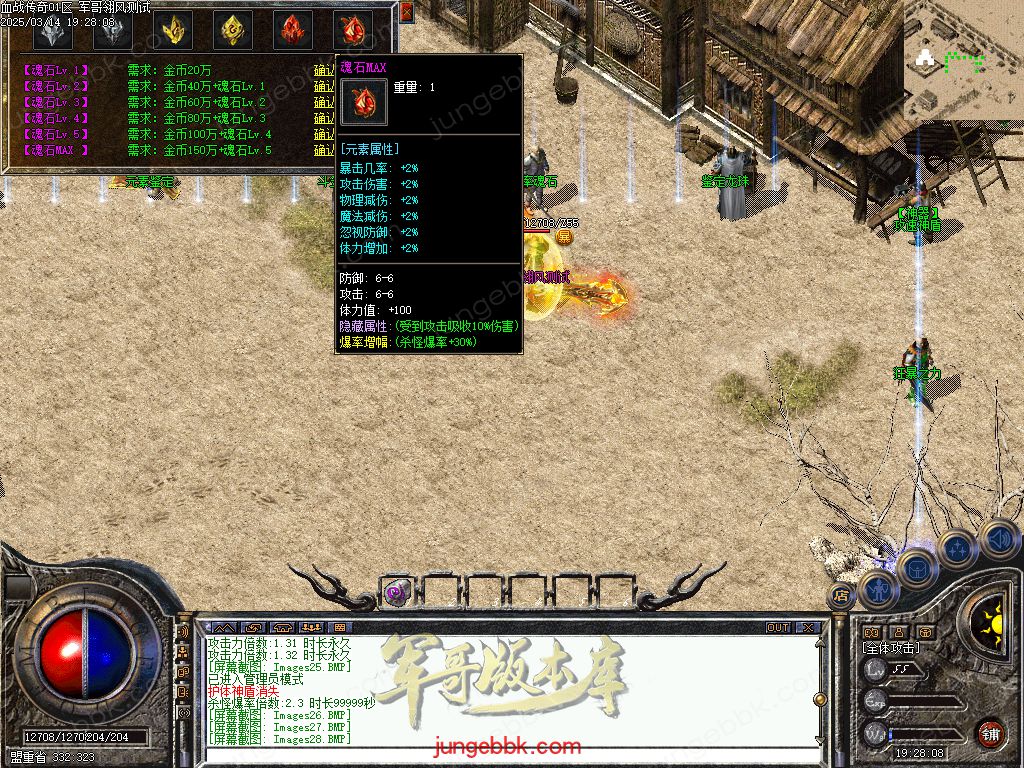Click the OUT button on chat panel

click(x=778, y=628)
